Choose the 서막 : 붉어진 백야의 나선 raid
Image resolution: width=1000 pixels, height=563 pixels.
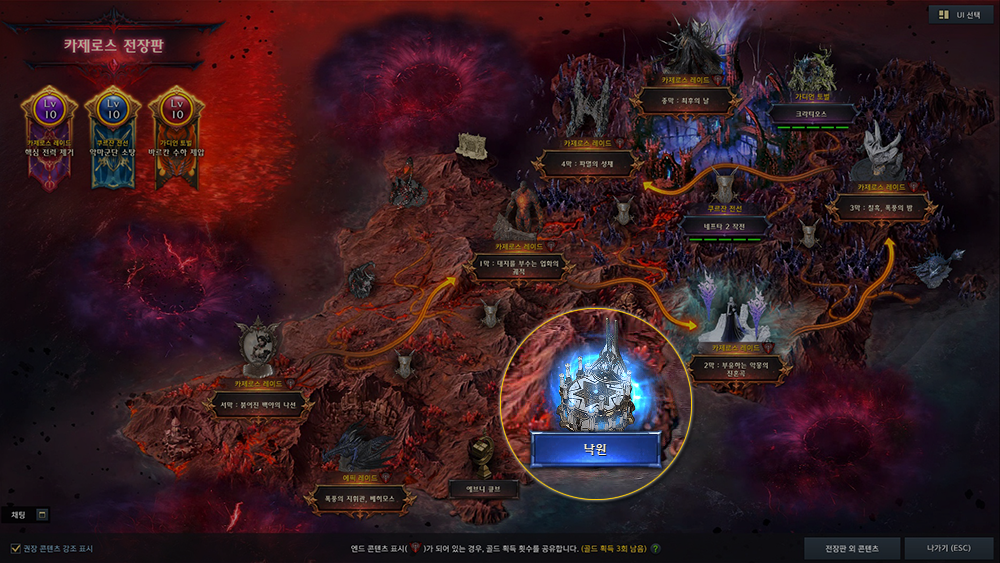[258, 405]
